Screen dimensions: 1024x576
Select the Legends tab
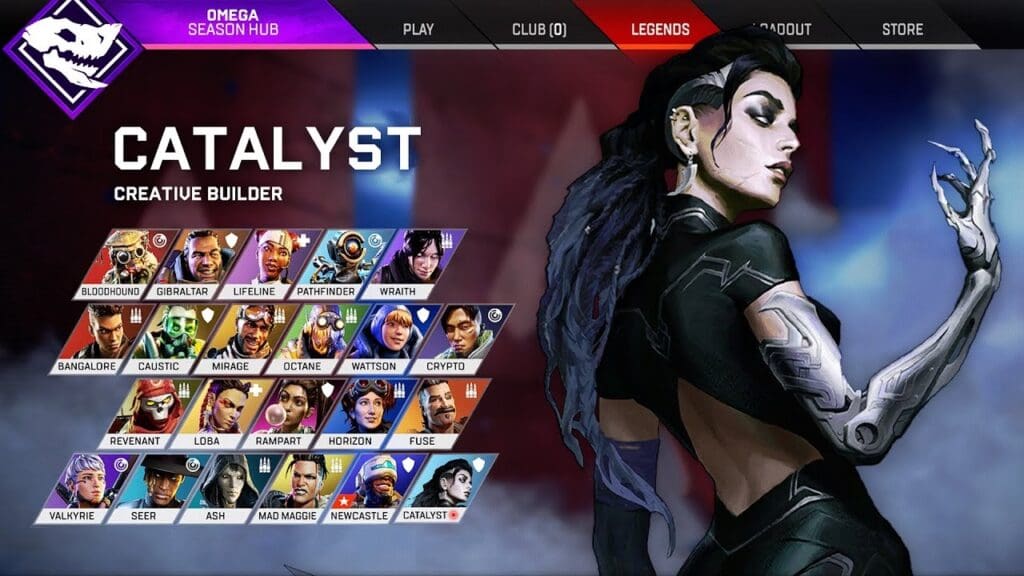[x=660, y=29]
